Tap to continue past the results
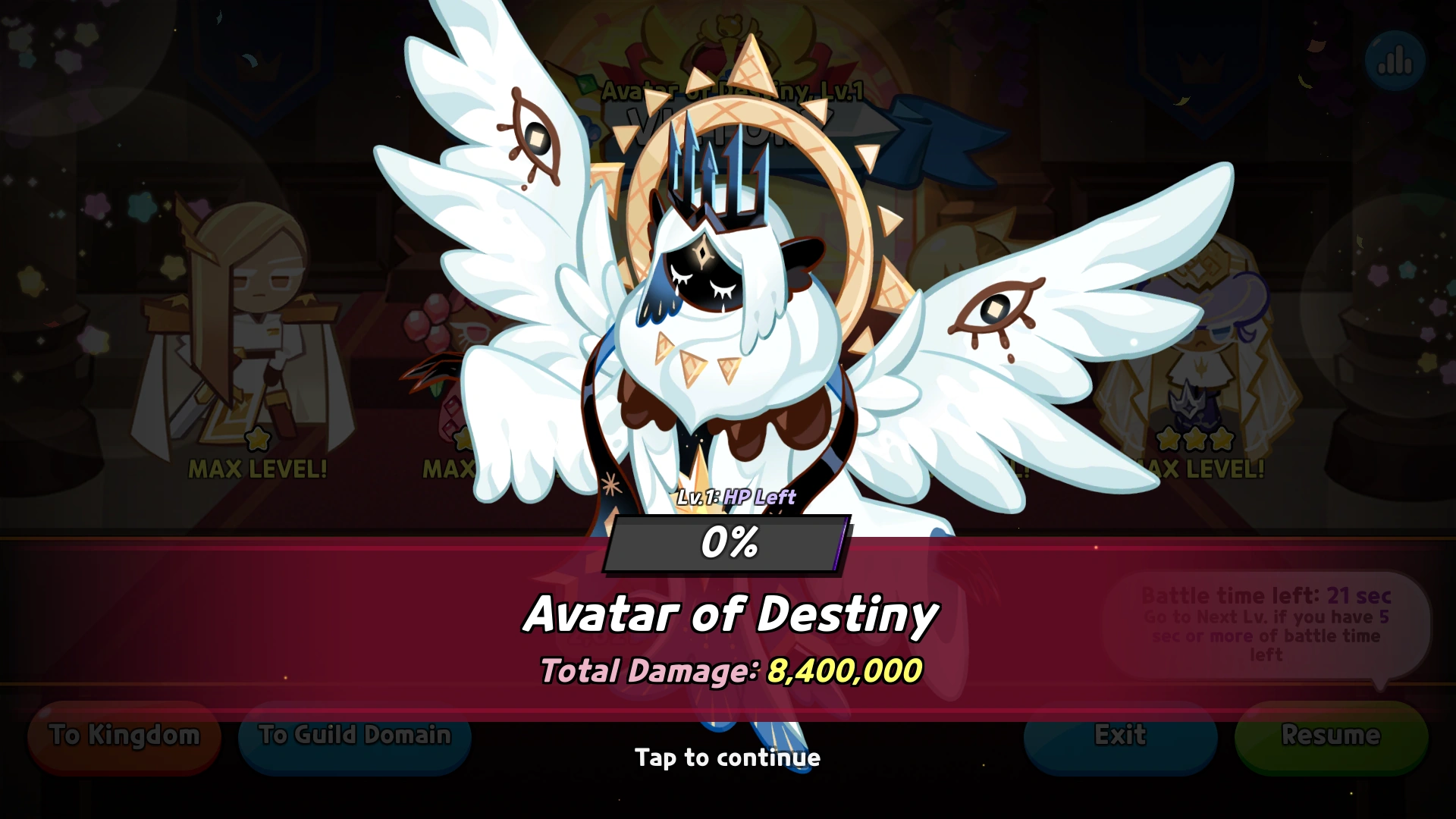Image resolution: width=1456 pixels, height=819 pixels. (x=727, y=757)
